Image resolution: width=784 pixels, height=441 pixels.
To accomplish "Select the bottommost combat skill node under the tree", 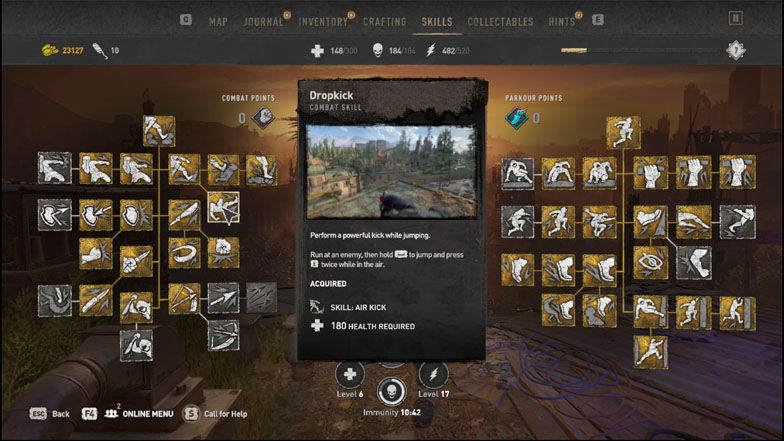I will 136,345.
